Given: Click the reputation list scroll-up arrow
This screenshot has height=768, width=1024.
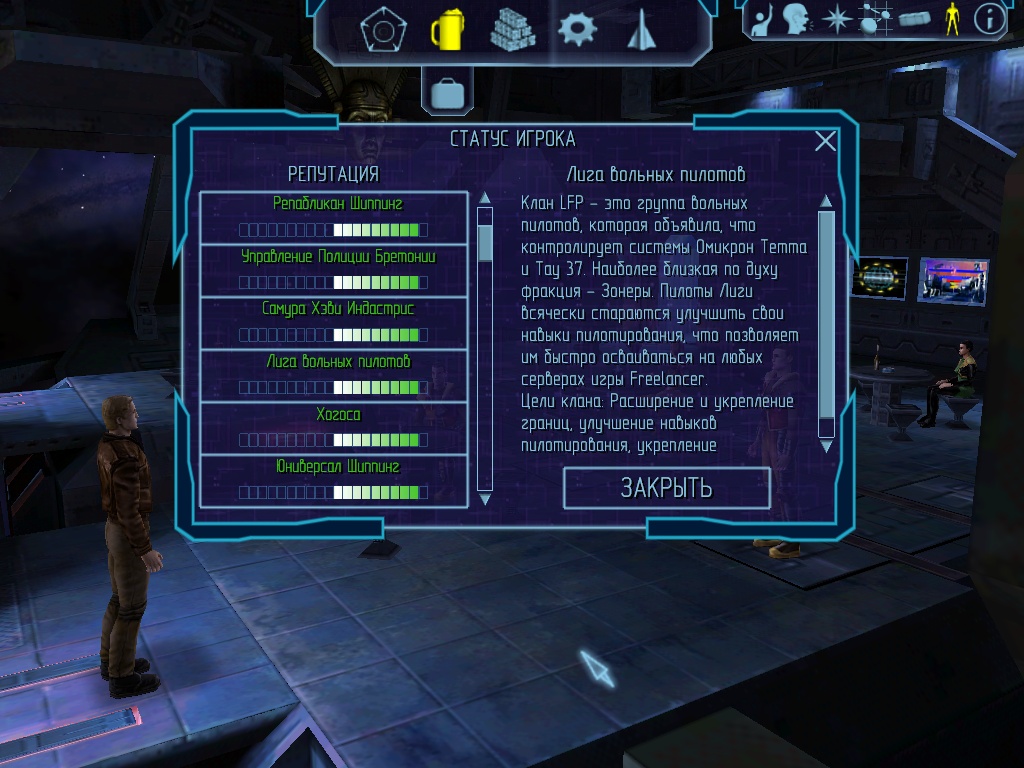Looking at the screenshot, I should tap(485, 198).
